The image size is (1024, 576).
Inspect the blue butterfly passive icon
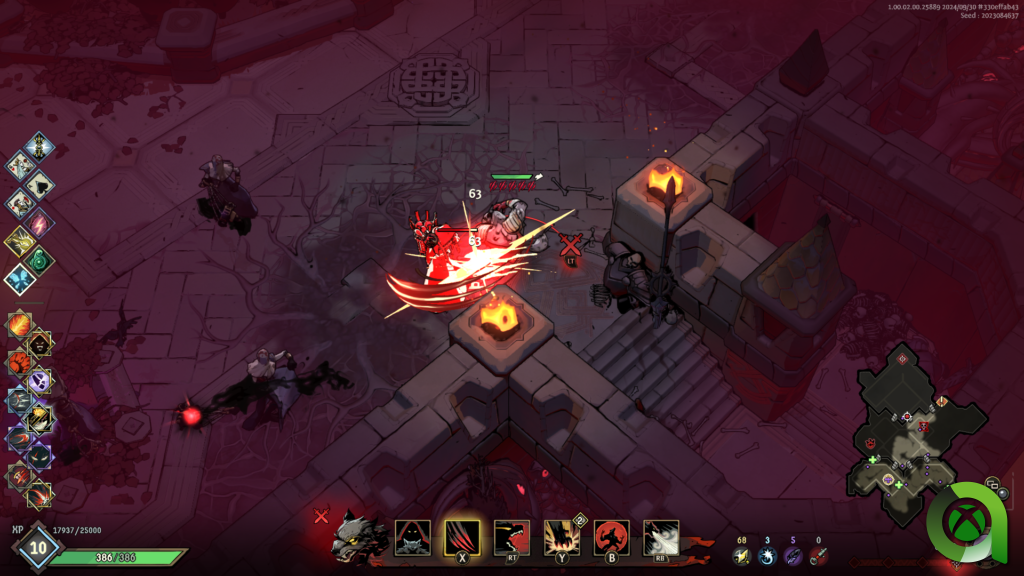tap(19, 279)
